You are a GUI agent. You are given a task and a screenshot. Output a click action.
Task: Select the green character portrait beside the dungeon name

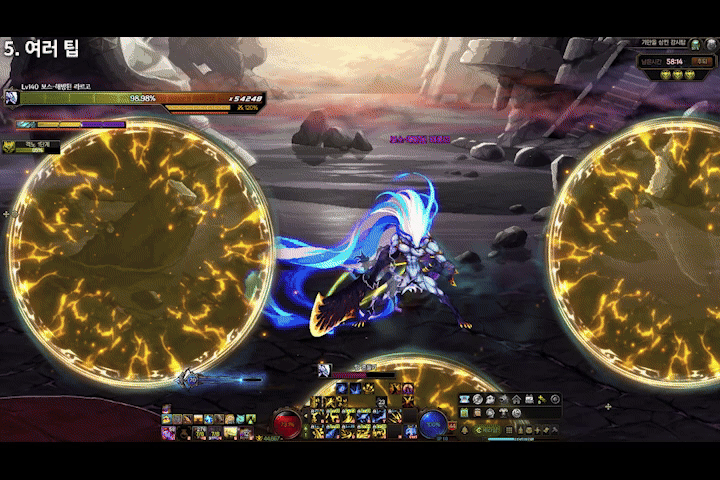[695, 44]
